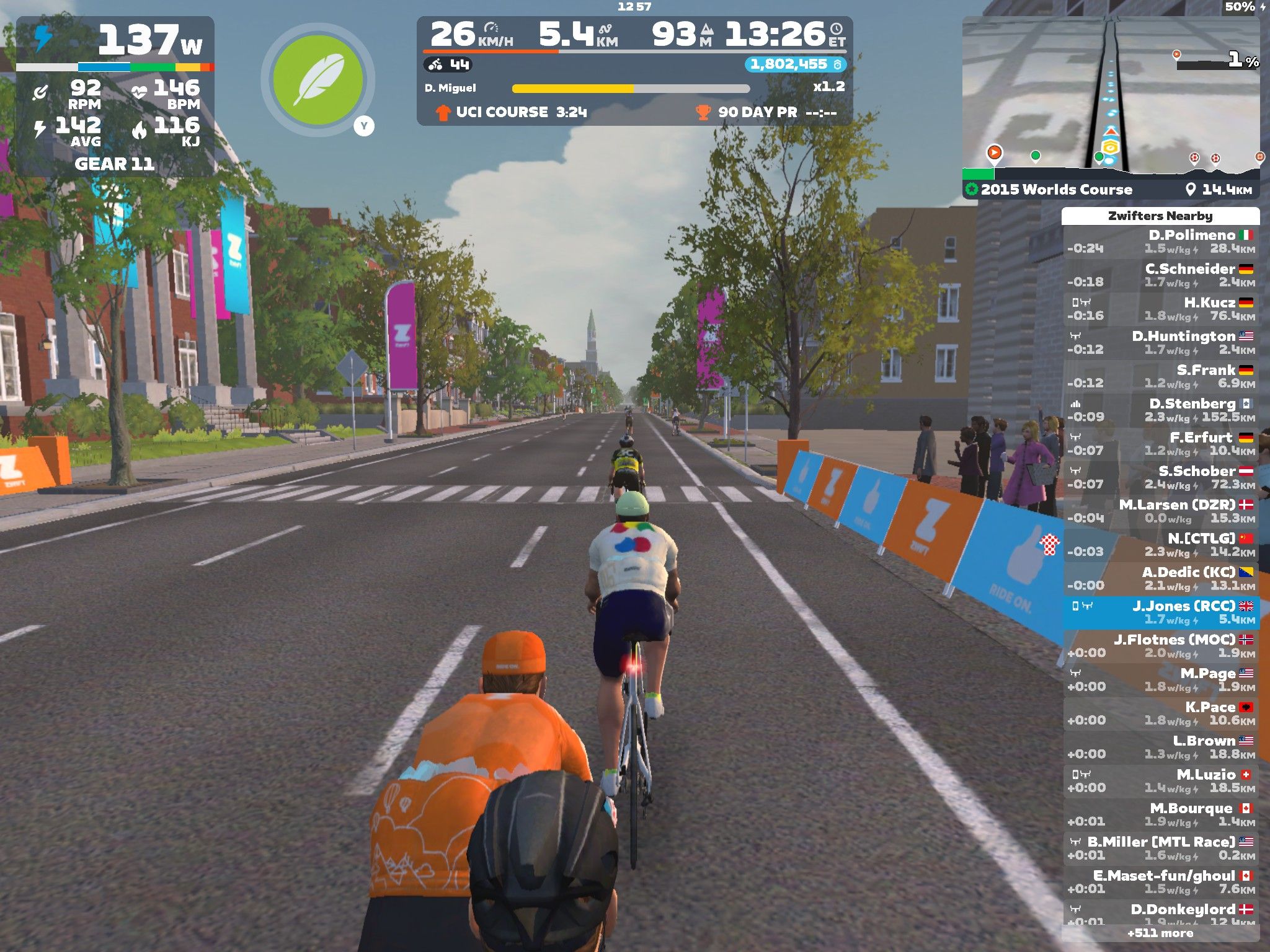The height and width of the screenshot is (952, 1270).
Task: Expand the +511 more riders list
Action: 1160,933
